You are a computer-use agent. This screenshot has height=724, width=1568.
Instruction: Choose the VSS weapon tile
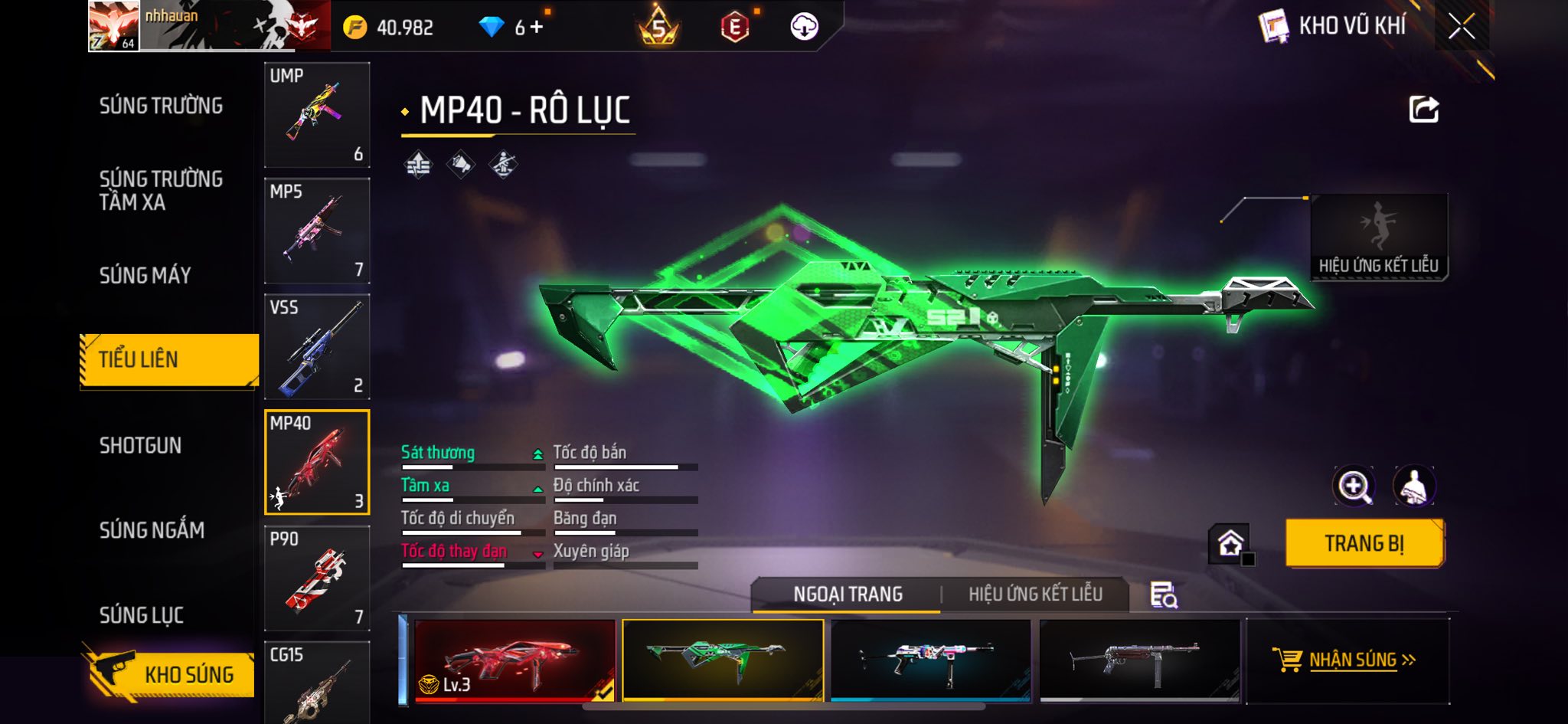click(x=317, y=346)
